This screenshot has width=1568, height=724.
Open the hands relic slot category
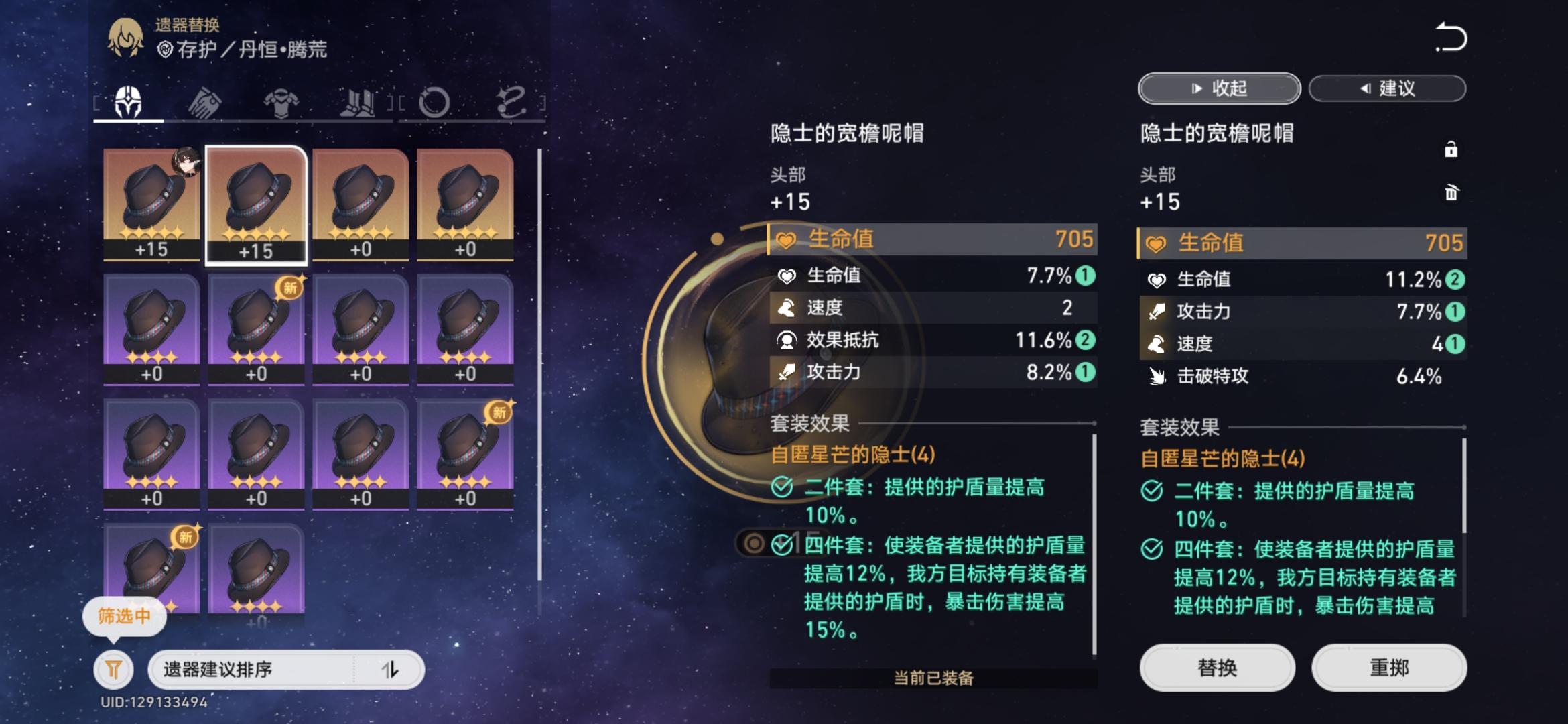coord(205,101)
